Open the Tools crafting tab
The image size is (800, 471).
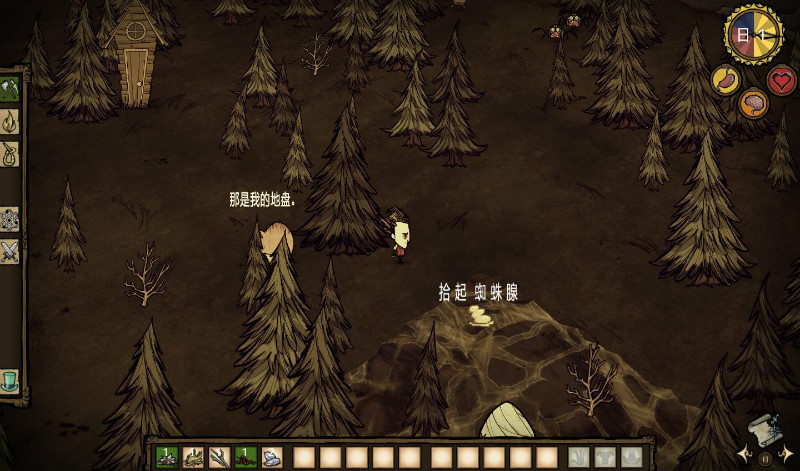[x=10, y=89]
